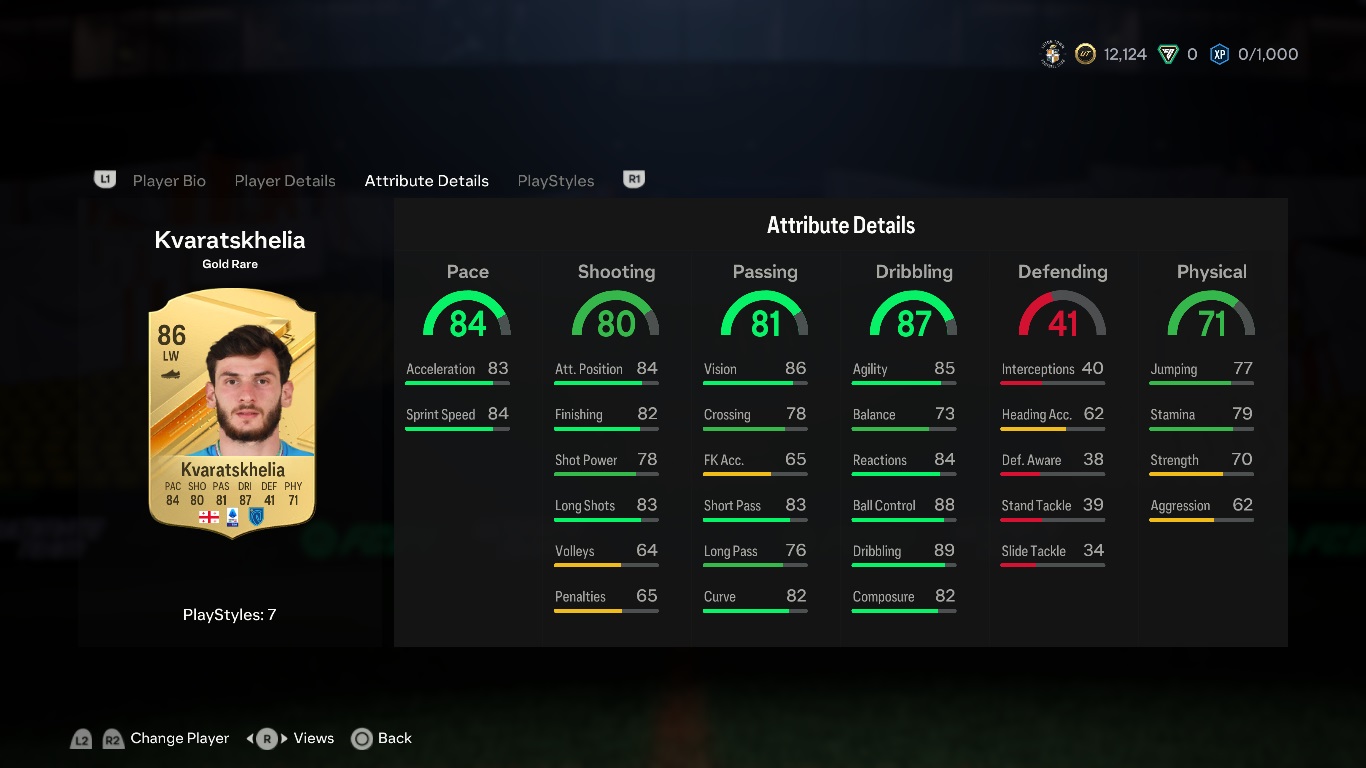Click the club crest in the top bar
This screenshot has height=768, width=1366.
click(x=1053, y=54)
